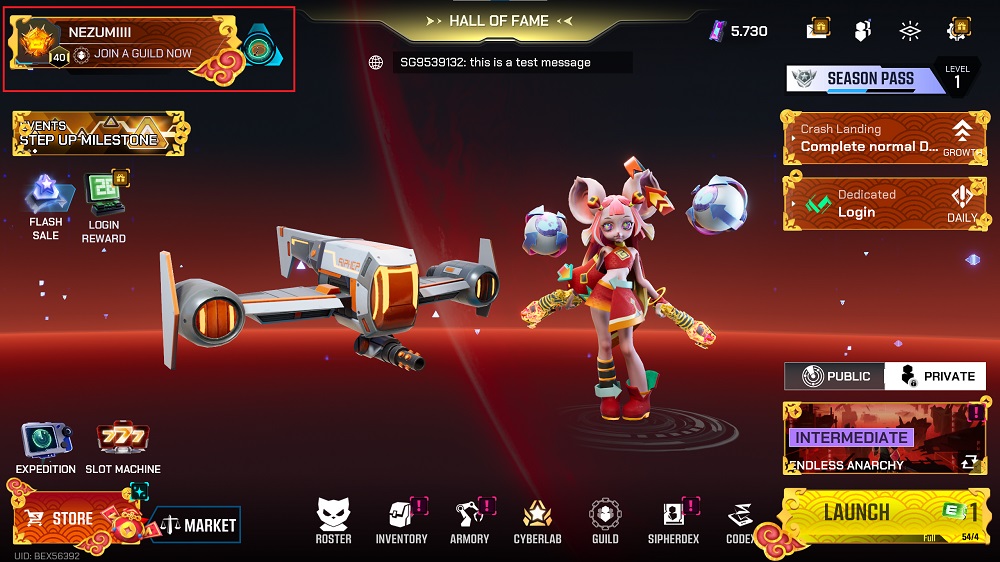Go to the Armory
The width and height of the screenshot is (1000, 562).
469,520
